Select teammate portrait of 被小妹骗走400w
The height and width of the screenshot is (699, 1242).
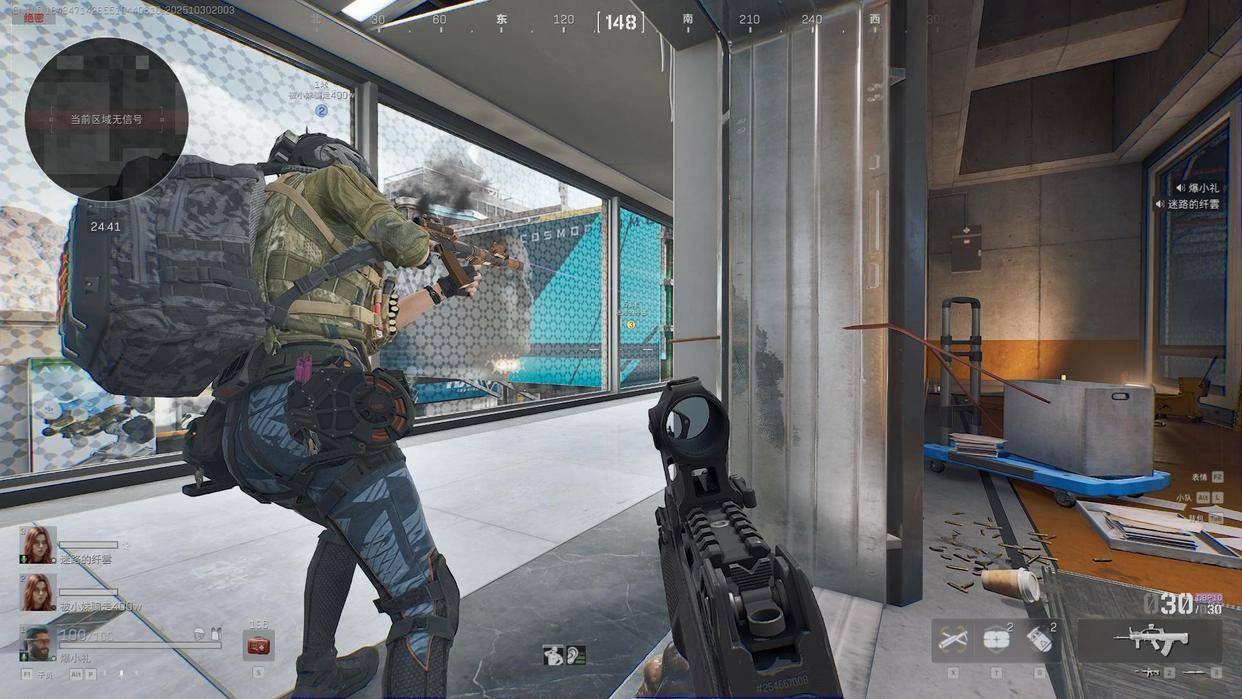39,592
